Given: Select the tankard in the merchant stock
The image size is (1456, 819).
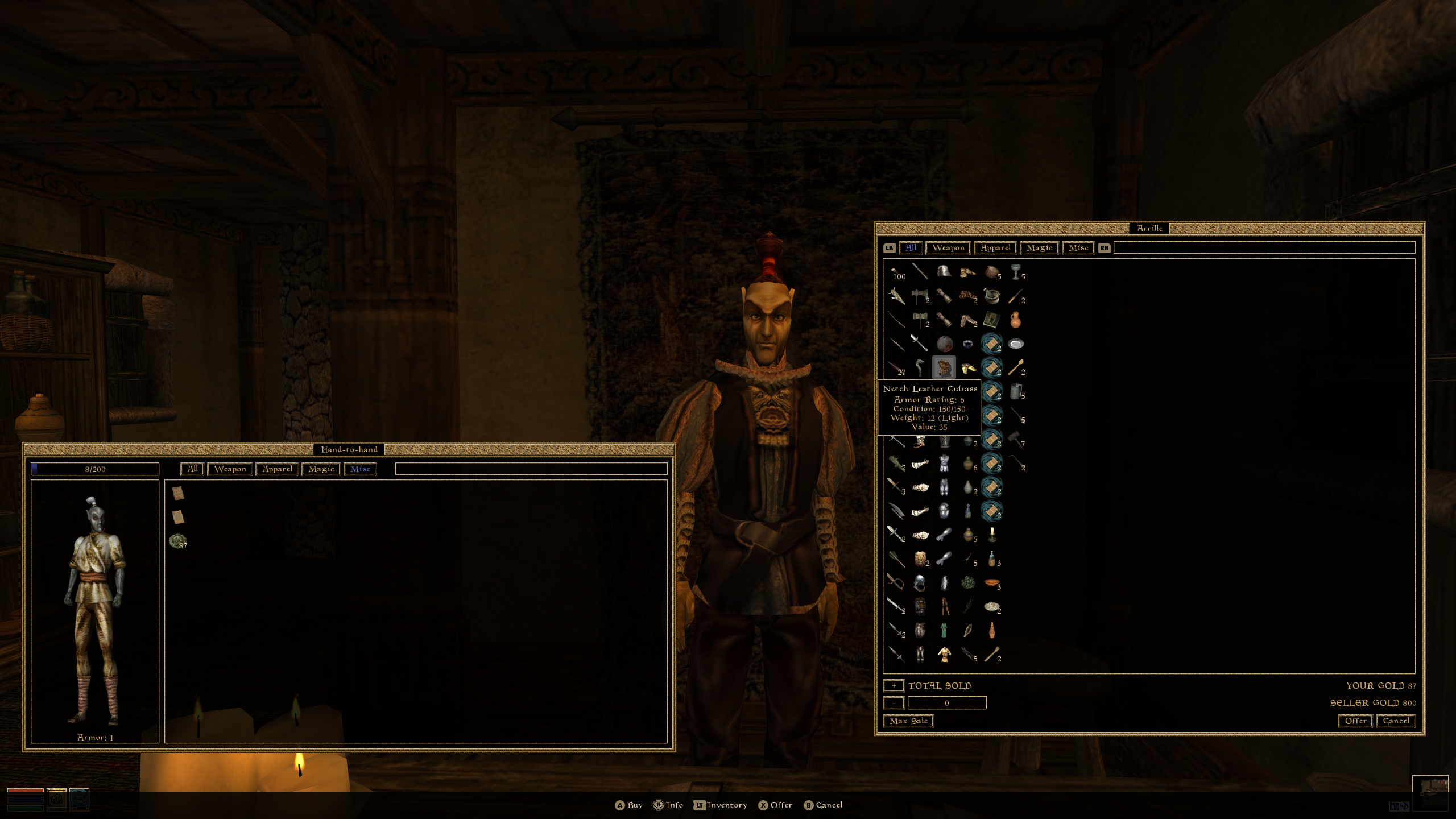Looking at the screenshot, I should pyautogui.click(x=1015, y=391).
